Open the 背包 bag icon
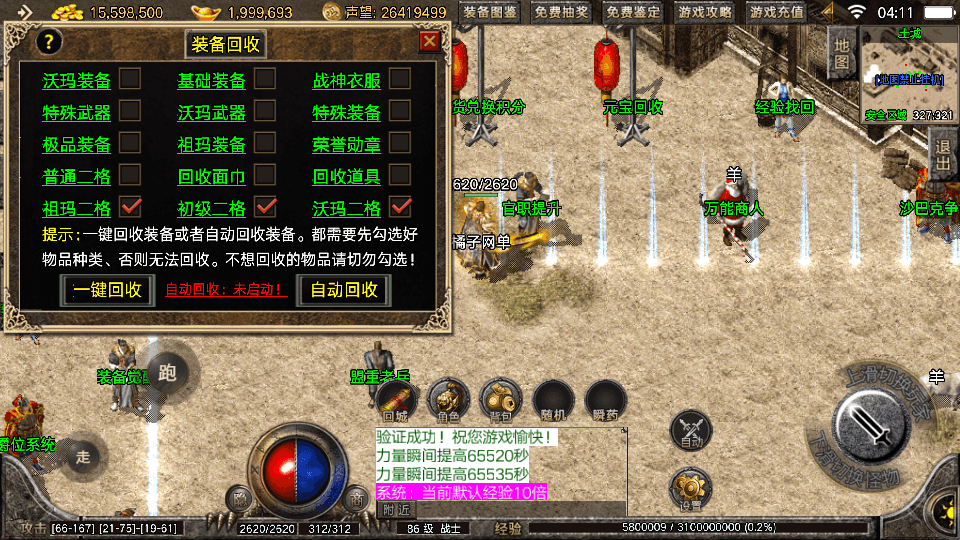The width and height of the screenshot is (960, 540). click(498, 400)
